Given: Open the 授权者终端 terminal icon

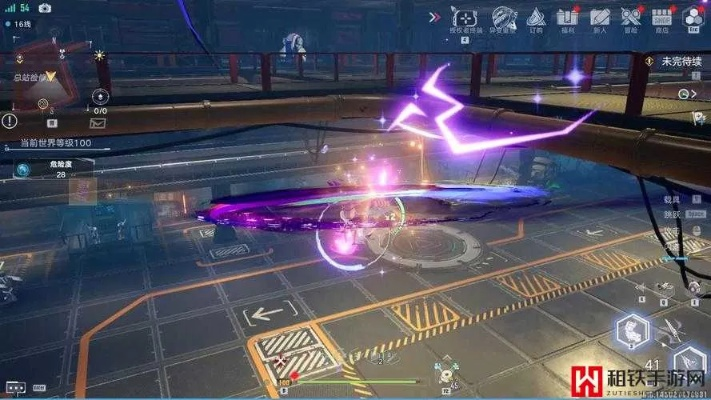Looking at the screenshot, I should (x=464, y=17).
